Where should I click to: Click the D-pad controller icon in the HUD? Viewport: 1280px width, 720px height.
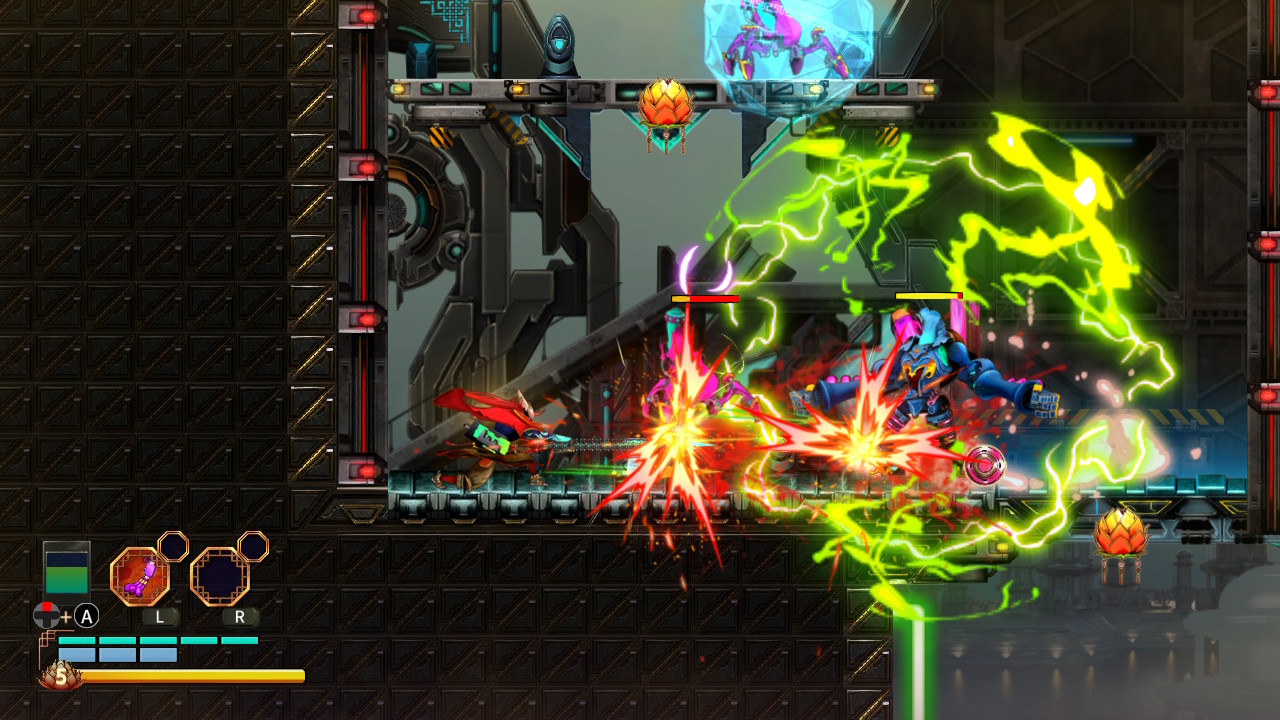(46, 616)
